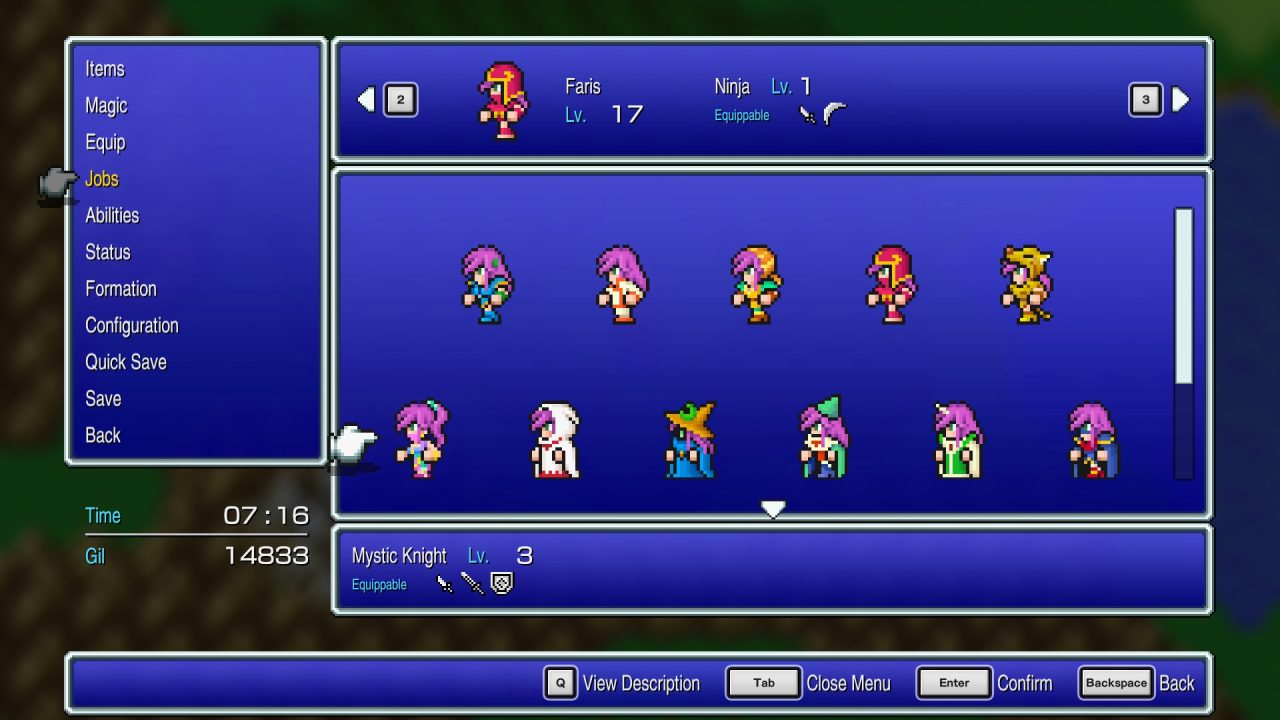Click the down arrow below the job list

pyautogui.click(x=773, y=509)
